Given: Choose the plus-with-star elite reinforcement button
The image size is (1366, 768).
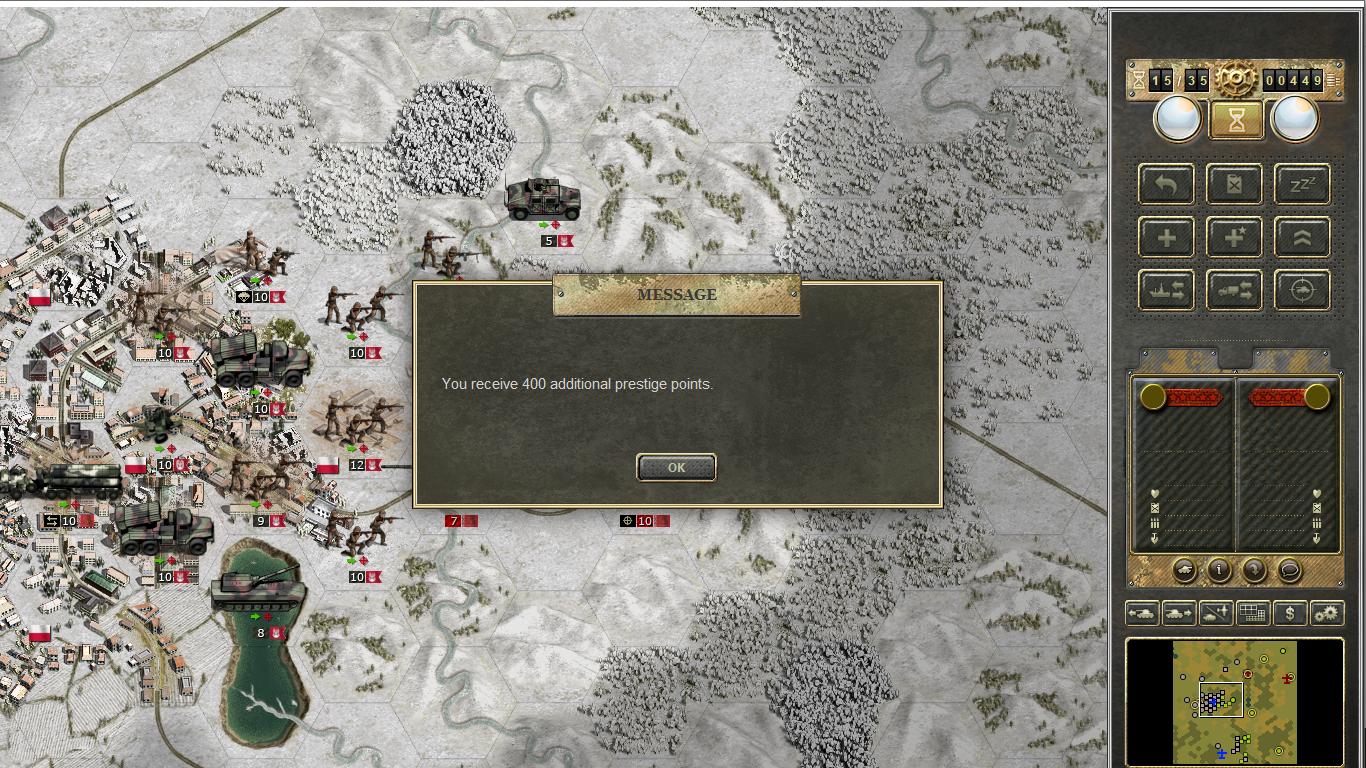Looking at the screenshot, I should coord(1234,237).
